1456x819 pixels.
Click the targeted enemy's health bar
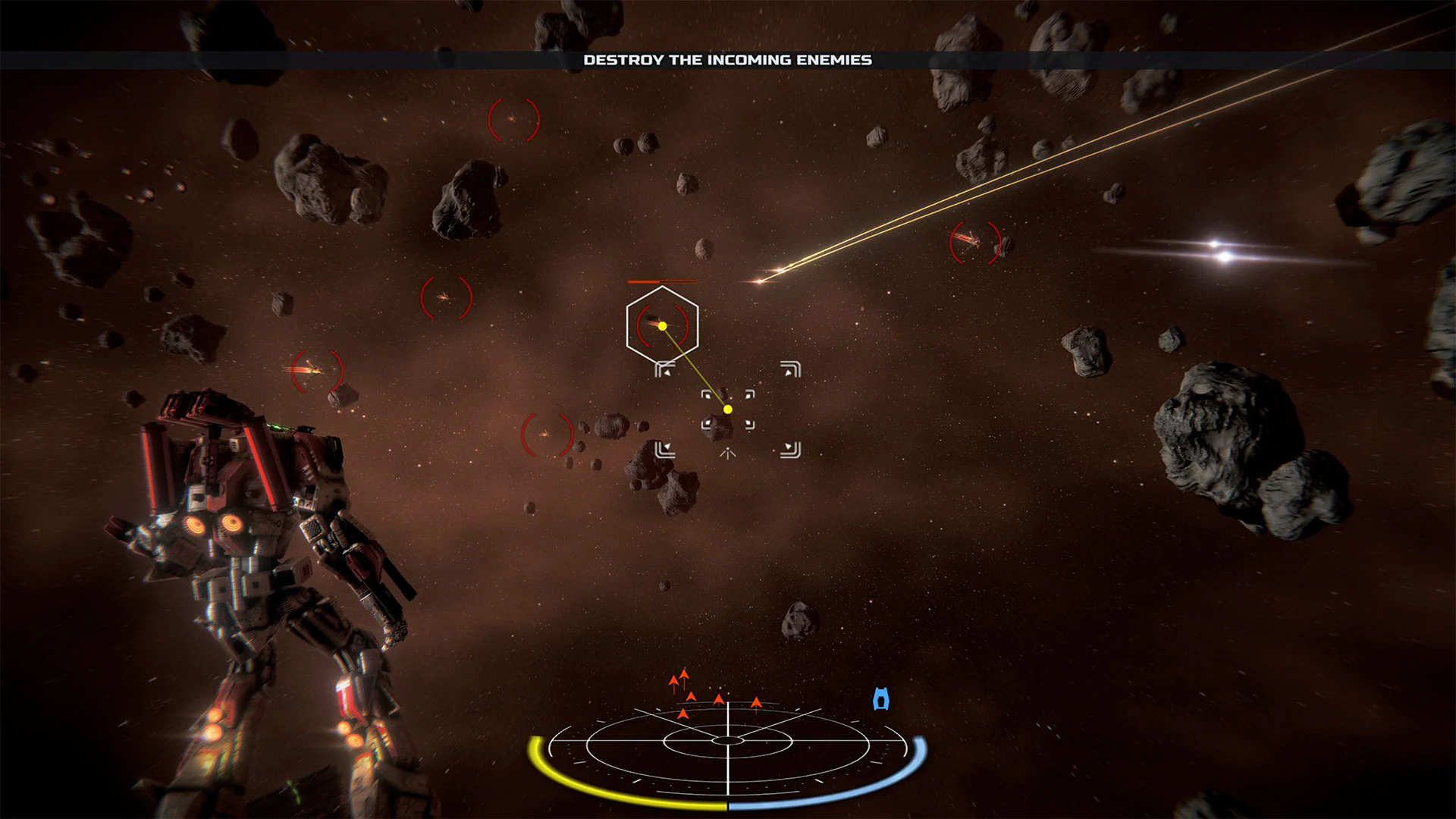coord(663,281)
